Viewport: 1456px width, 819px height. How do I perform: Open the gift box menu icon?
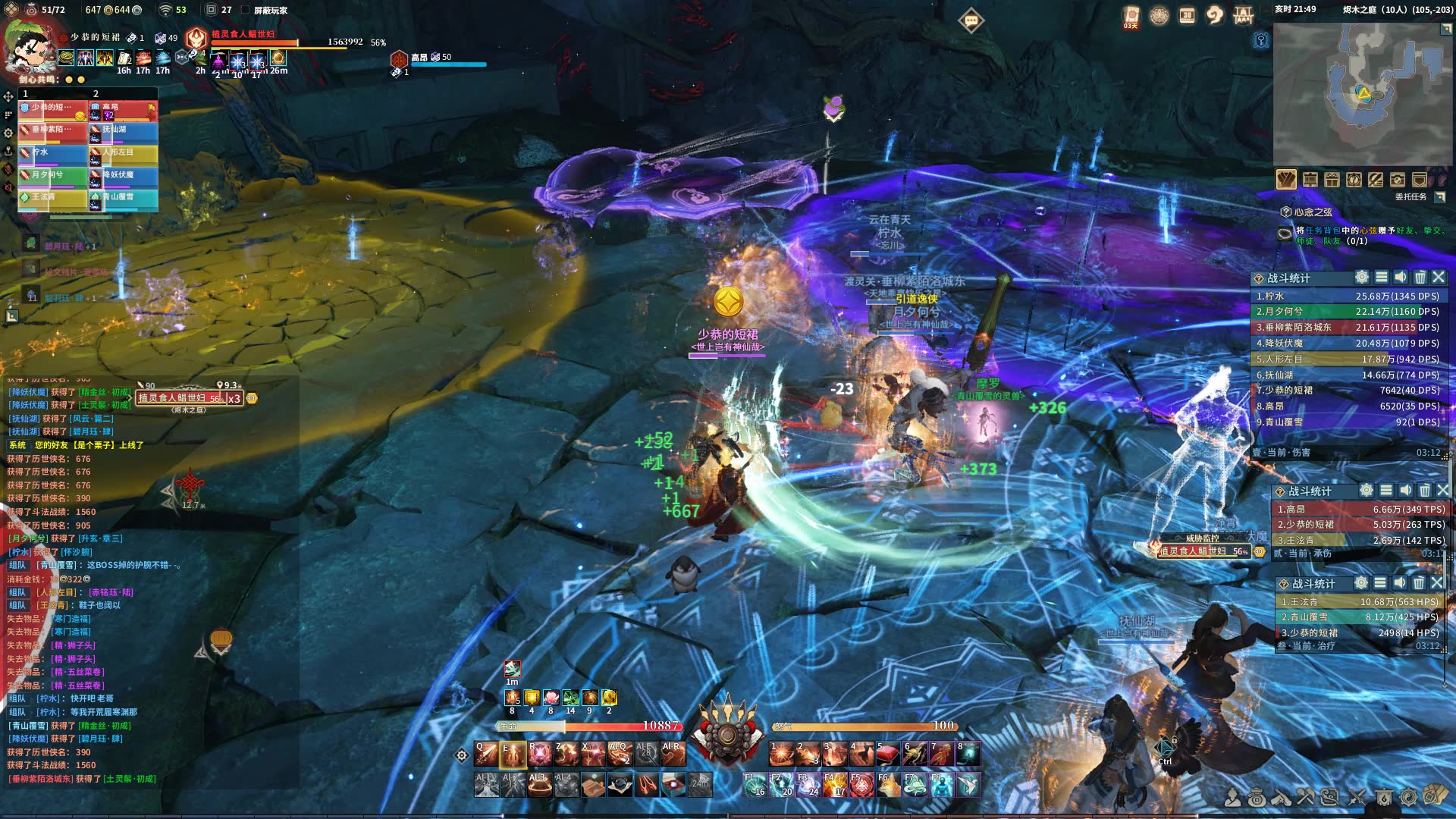click(x=1332, y=180)
